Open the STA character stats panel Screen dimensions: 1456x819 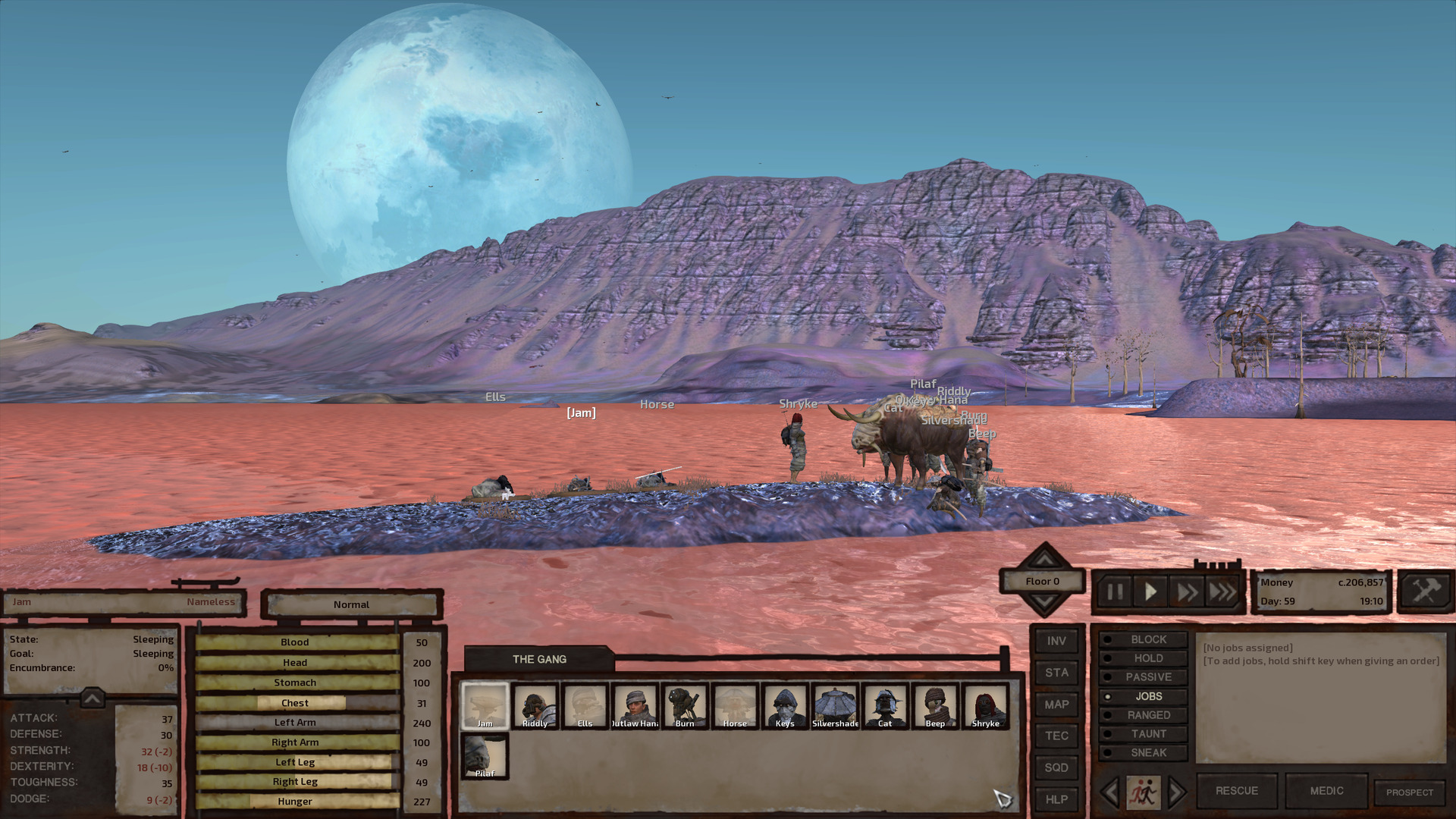pyautogui.click(x=1056, y=673)
